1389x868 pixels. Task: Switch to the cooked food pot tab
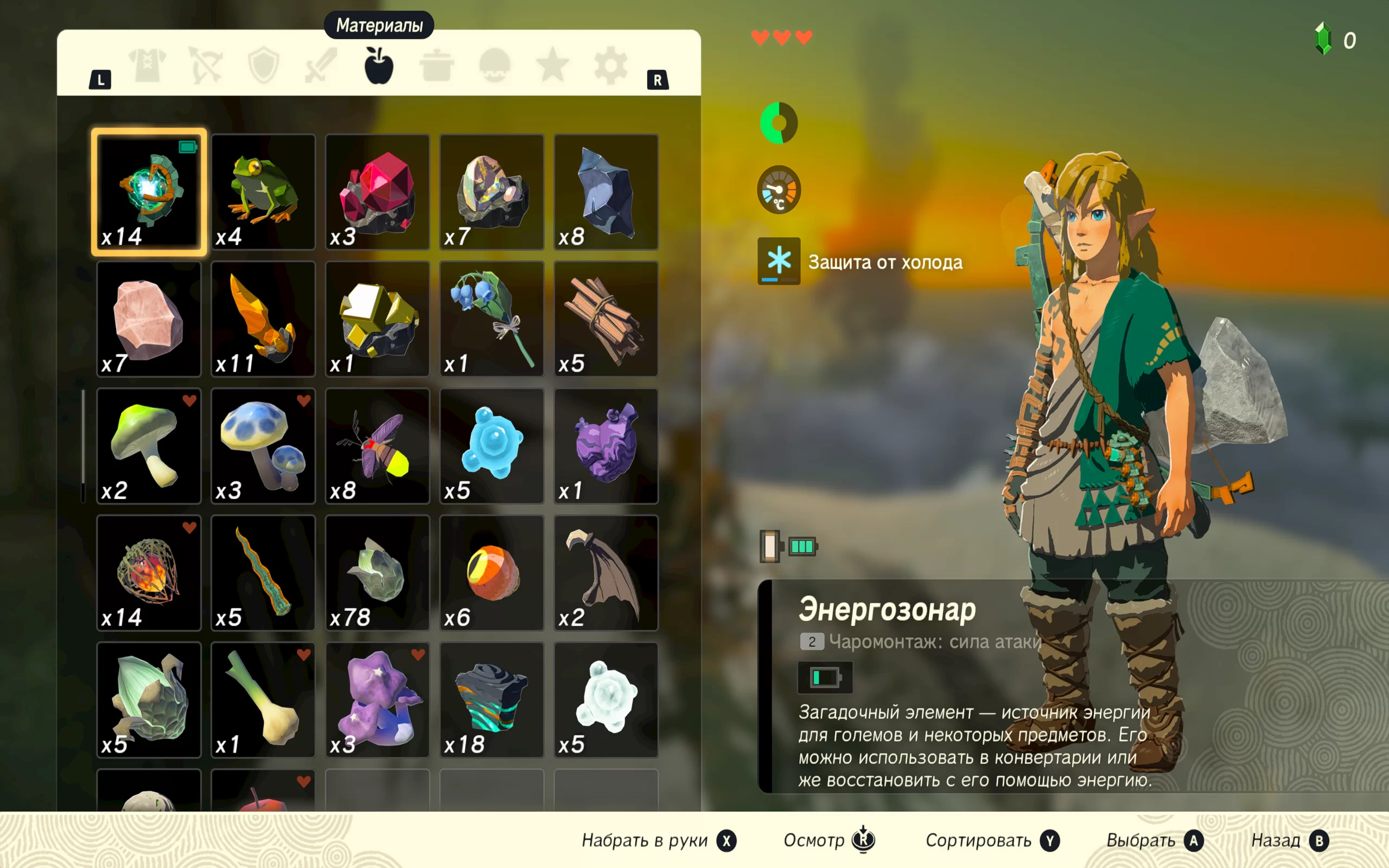[x=437, y=66]
